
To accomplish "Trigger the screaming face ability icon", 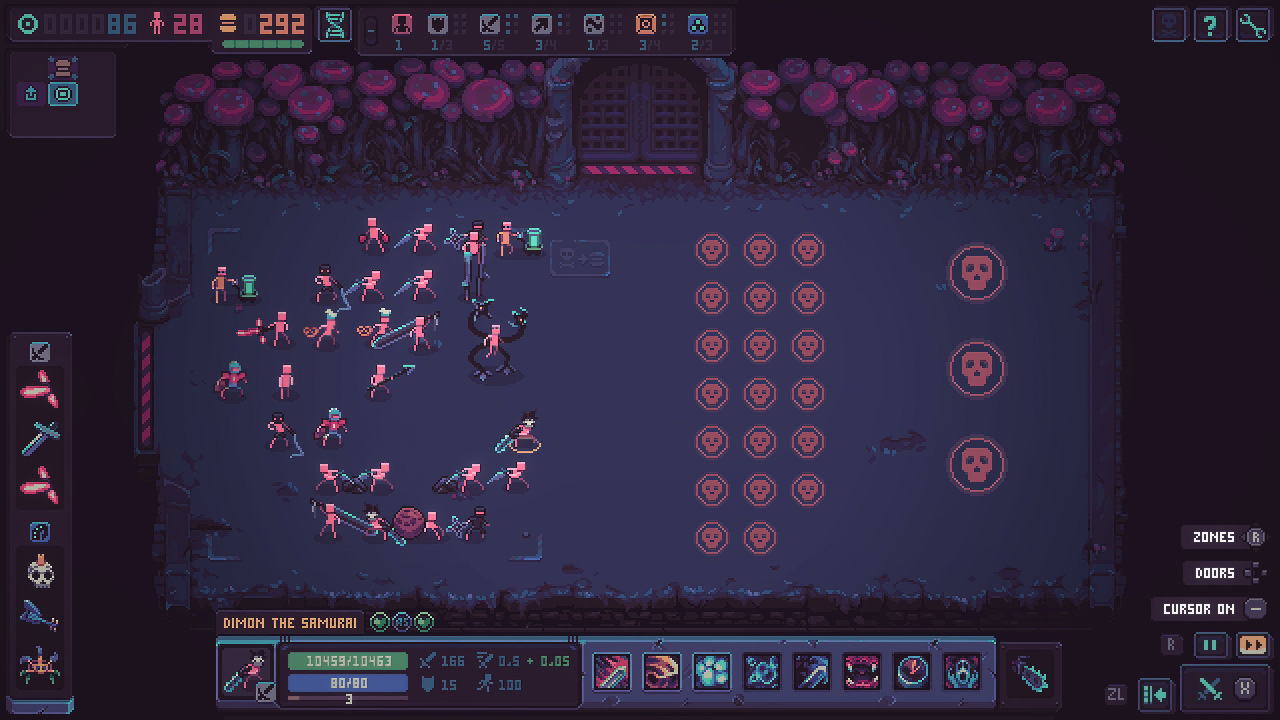I will (x=962, y=671).
